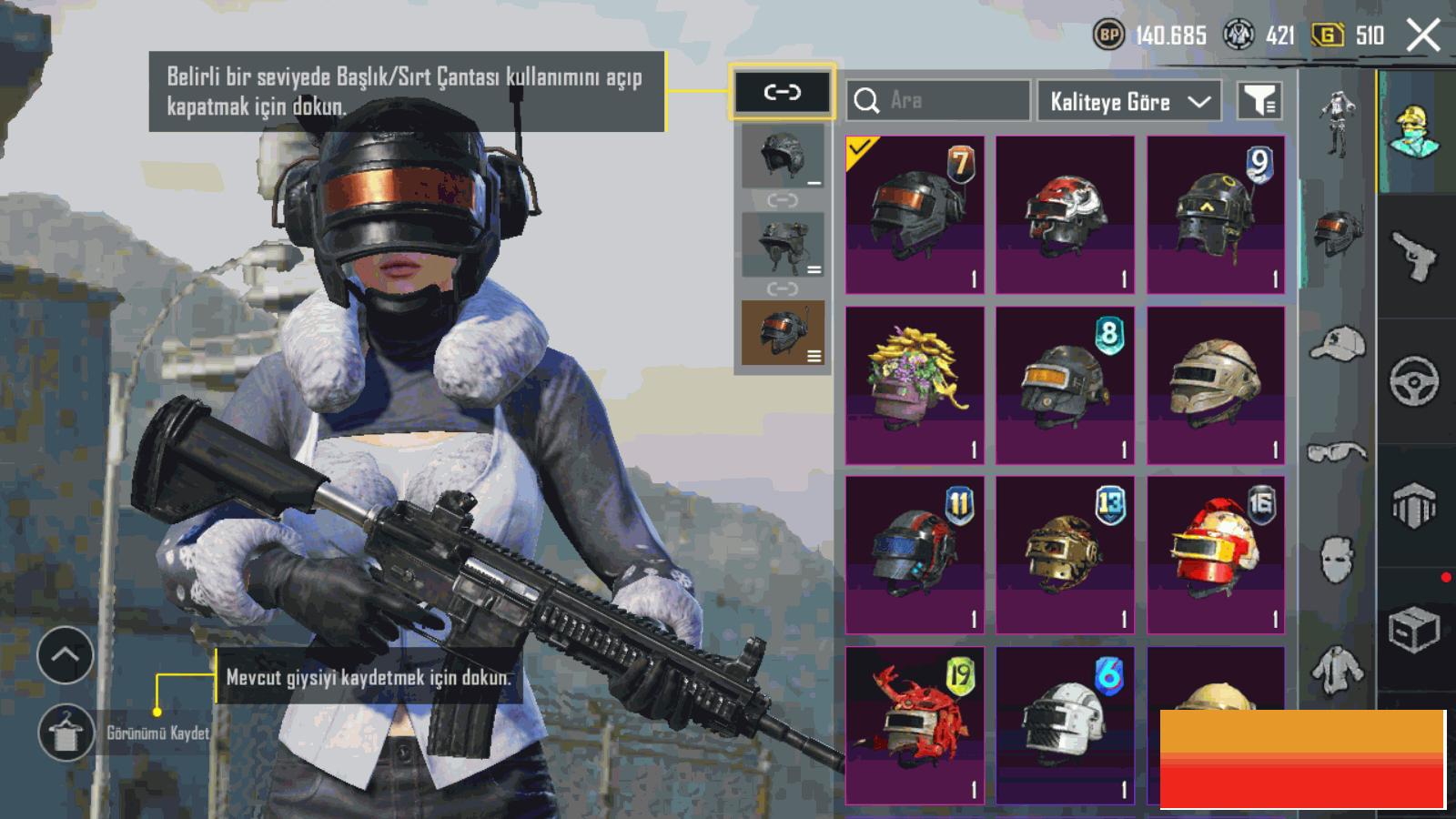The width and height of the screenshot is (1456, 819).
Task: Close the inventory screen with X
Action: tap(1423, 36)
